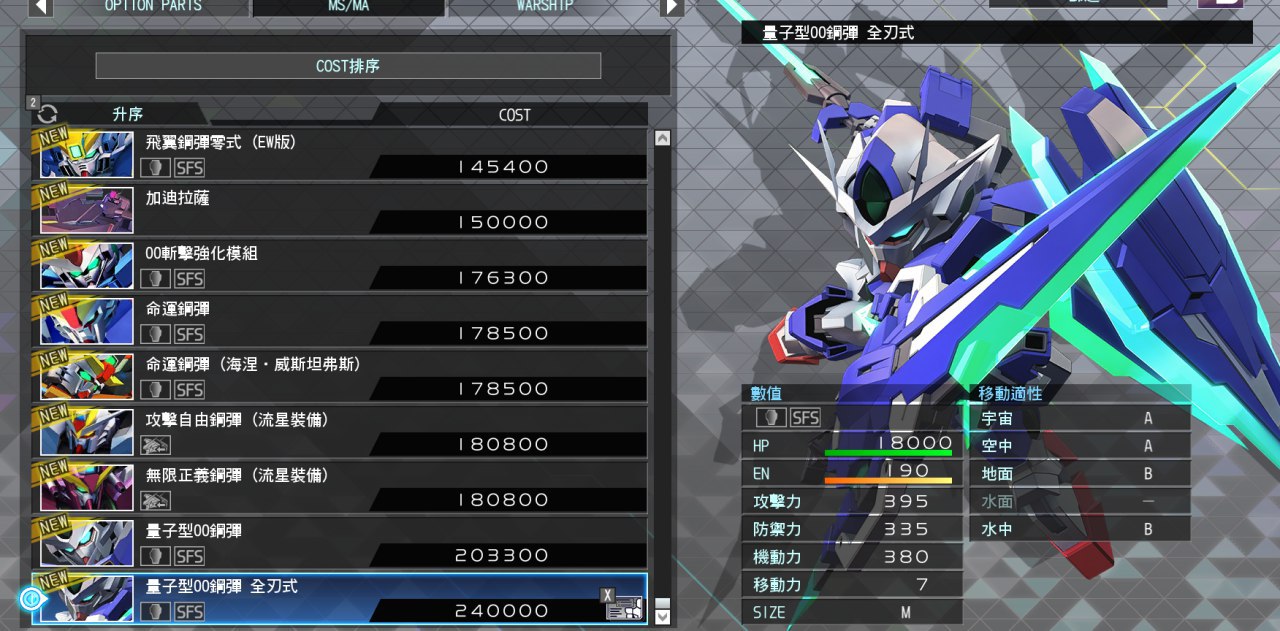Open the MS/MA tab

point(349,6)
